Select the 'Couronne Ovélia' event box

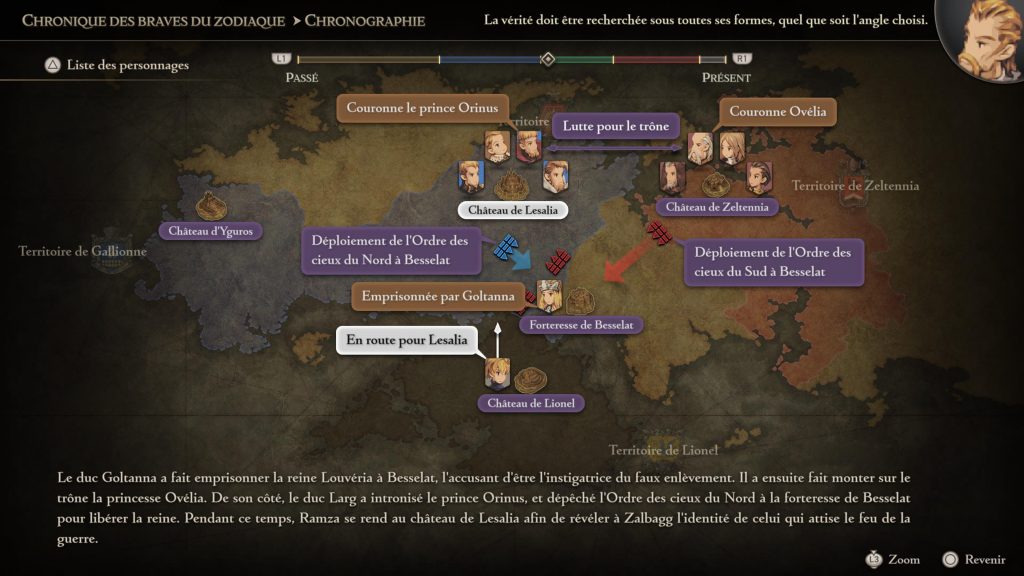(x=777, y=112)
